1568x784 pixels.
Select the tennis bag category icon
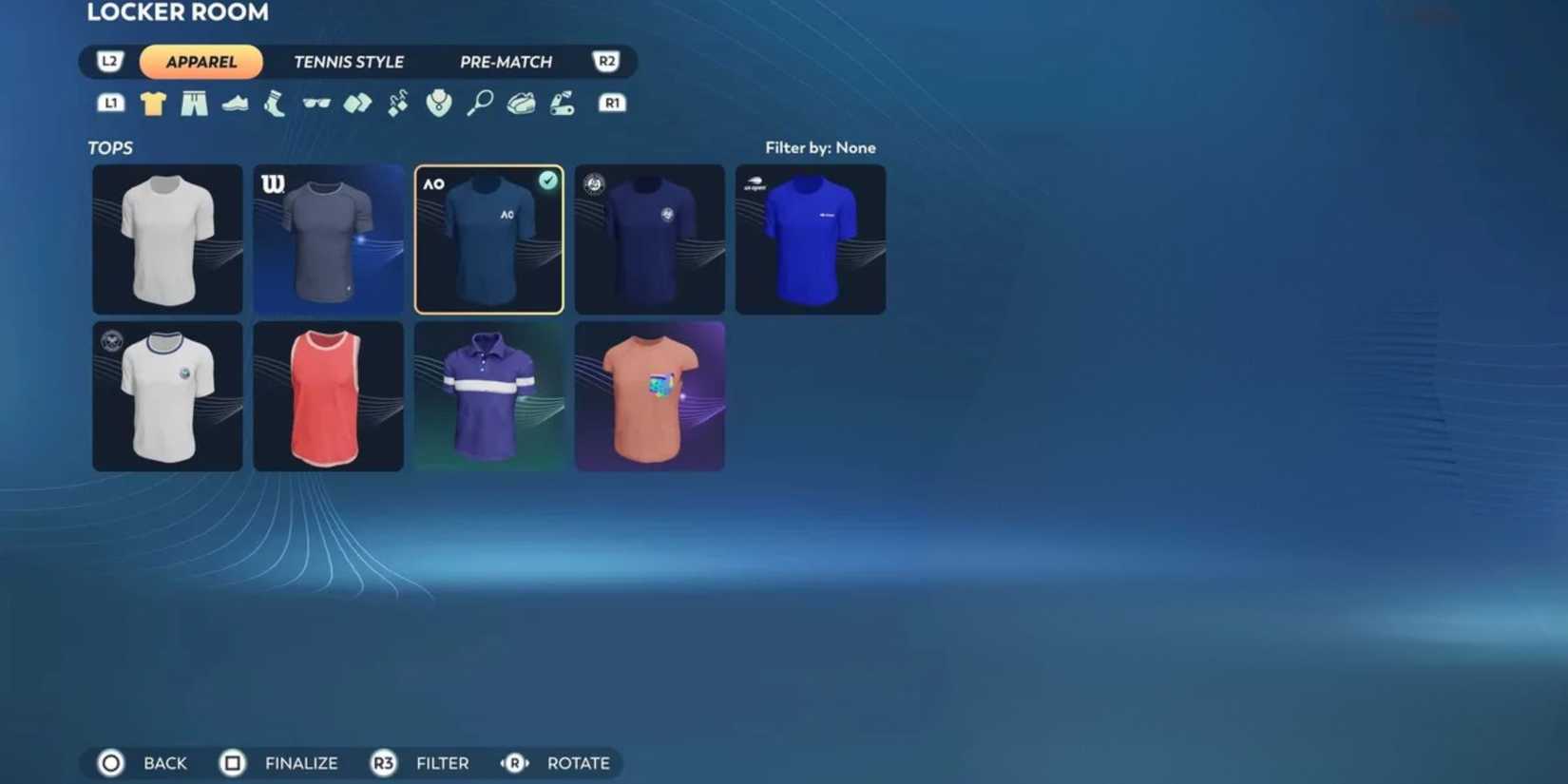pyautogui.click(x=520, y=103)
